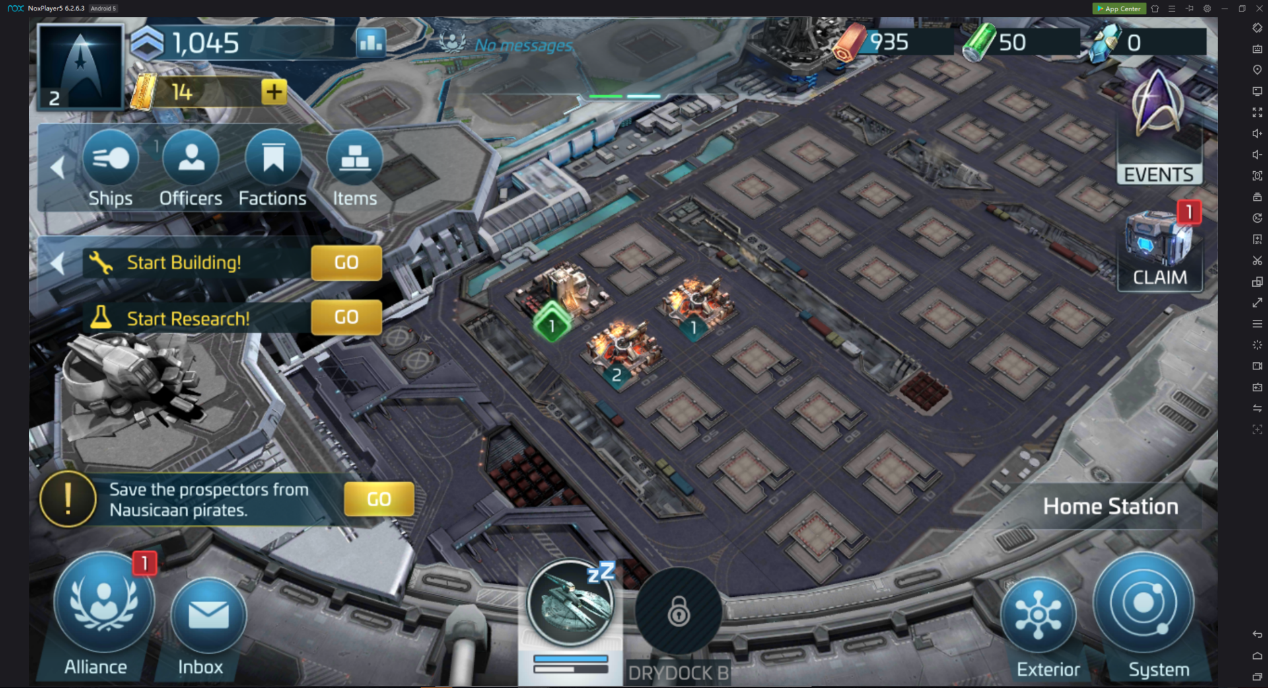Open the Officers menu

point(190,167)
